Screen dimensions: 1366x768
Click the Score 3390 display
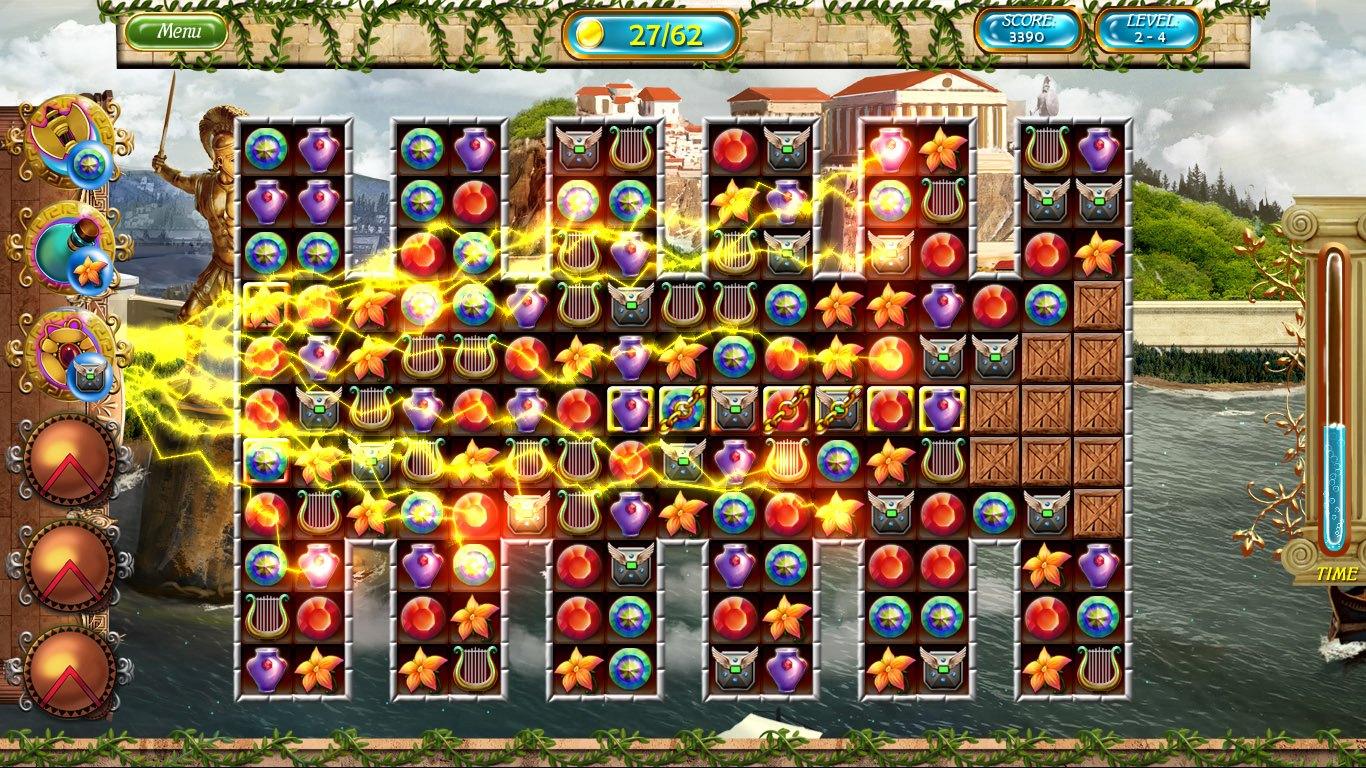pos(1027,31)
